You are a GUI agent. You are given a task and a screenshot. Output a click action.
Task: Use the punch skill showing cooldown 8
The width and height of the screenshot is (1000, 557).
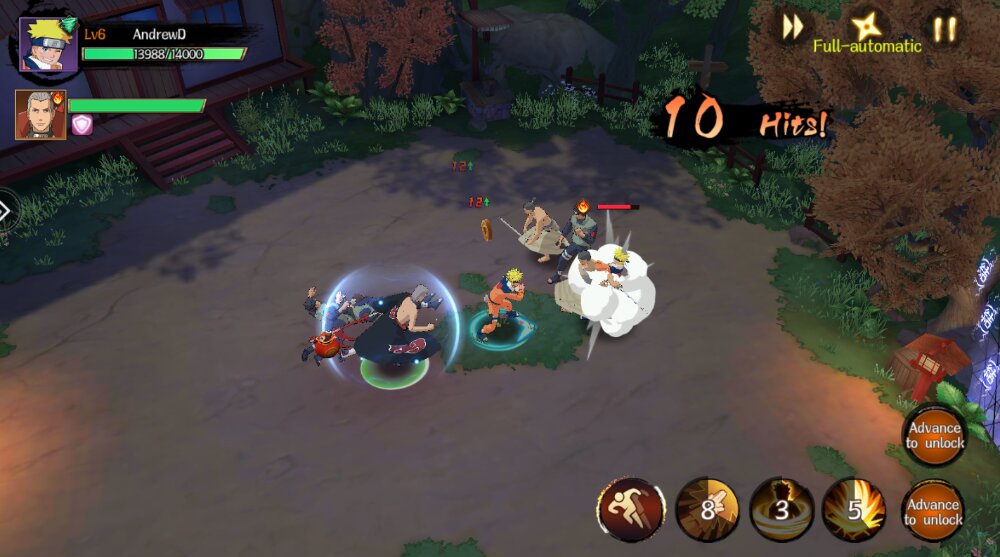click(x=707, y=510)
